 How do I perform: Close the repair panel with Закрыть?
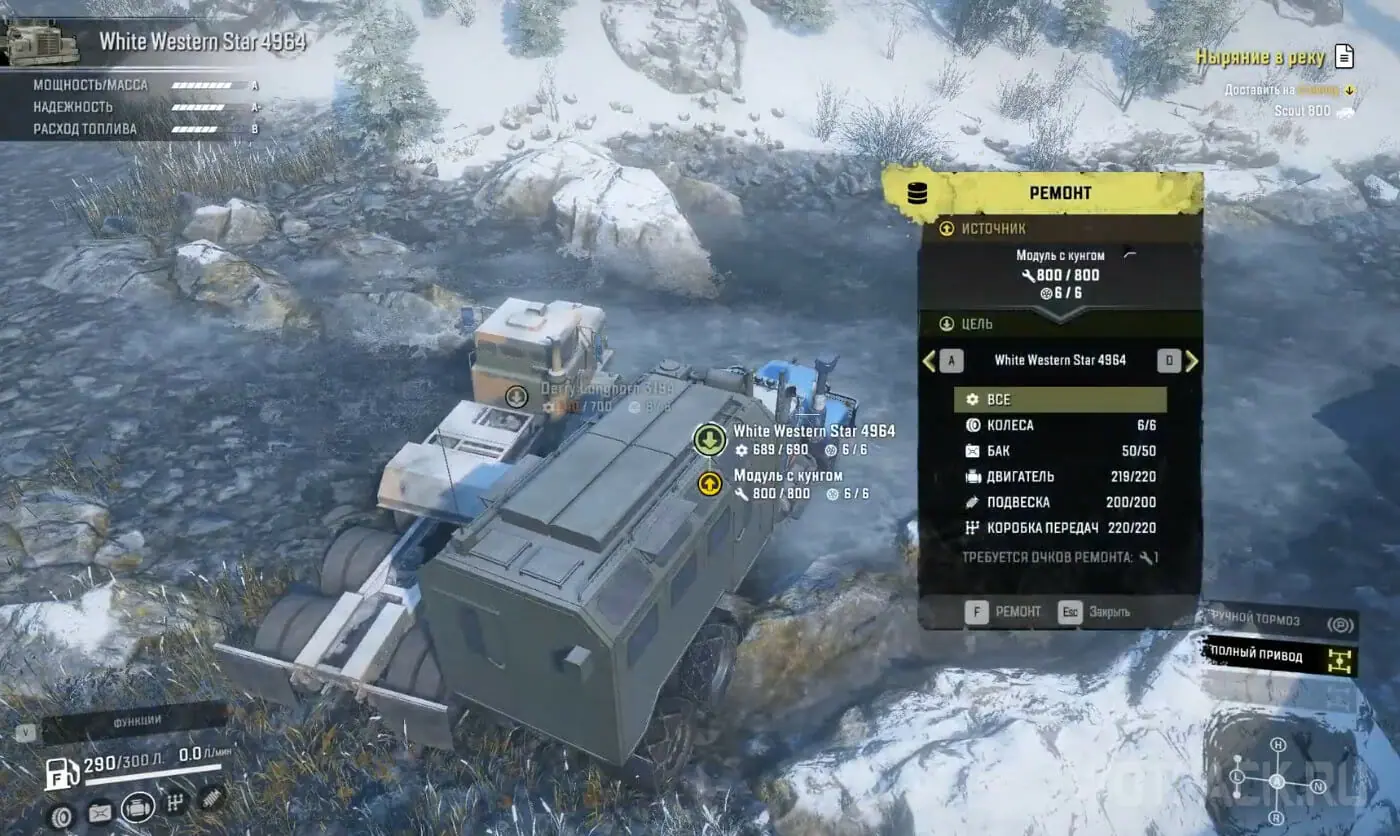pos(1097,611)
